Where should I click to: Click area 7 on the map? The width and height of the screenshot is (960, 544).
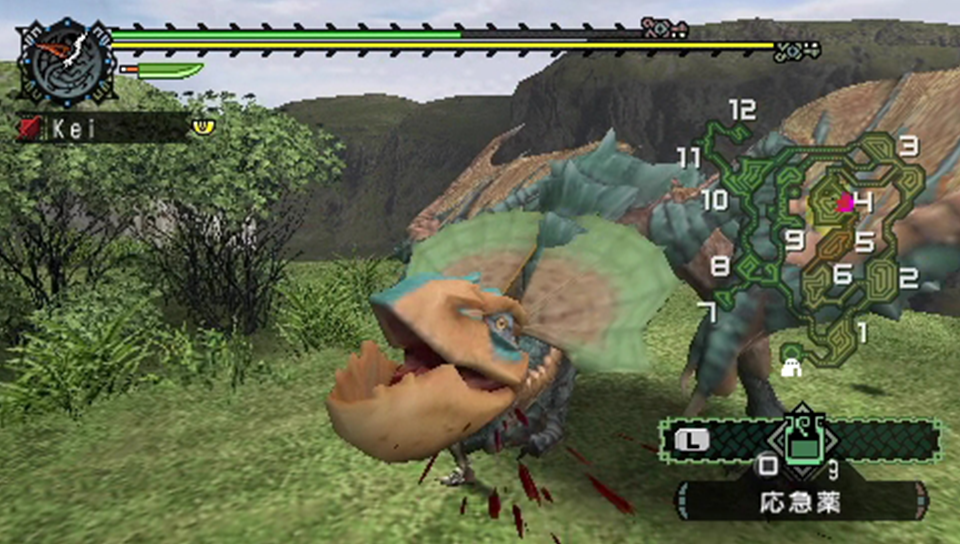point(707,312)
